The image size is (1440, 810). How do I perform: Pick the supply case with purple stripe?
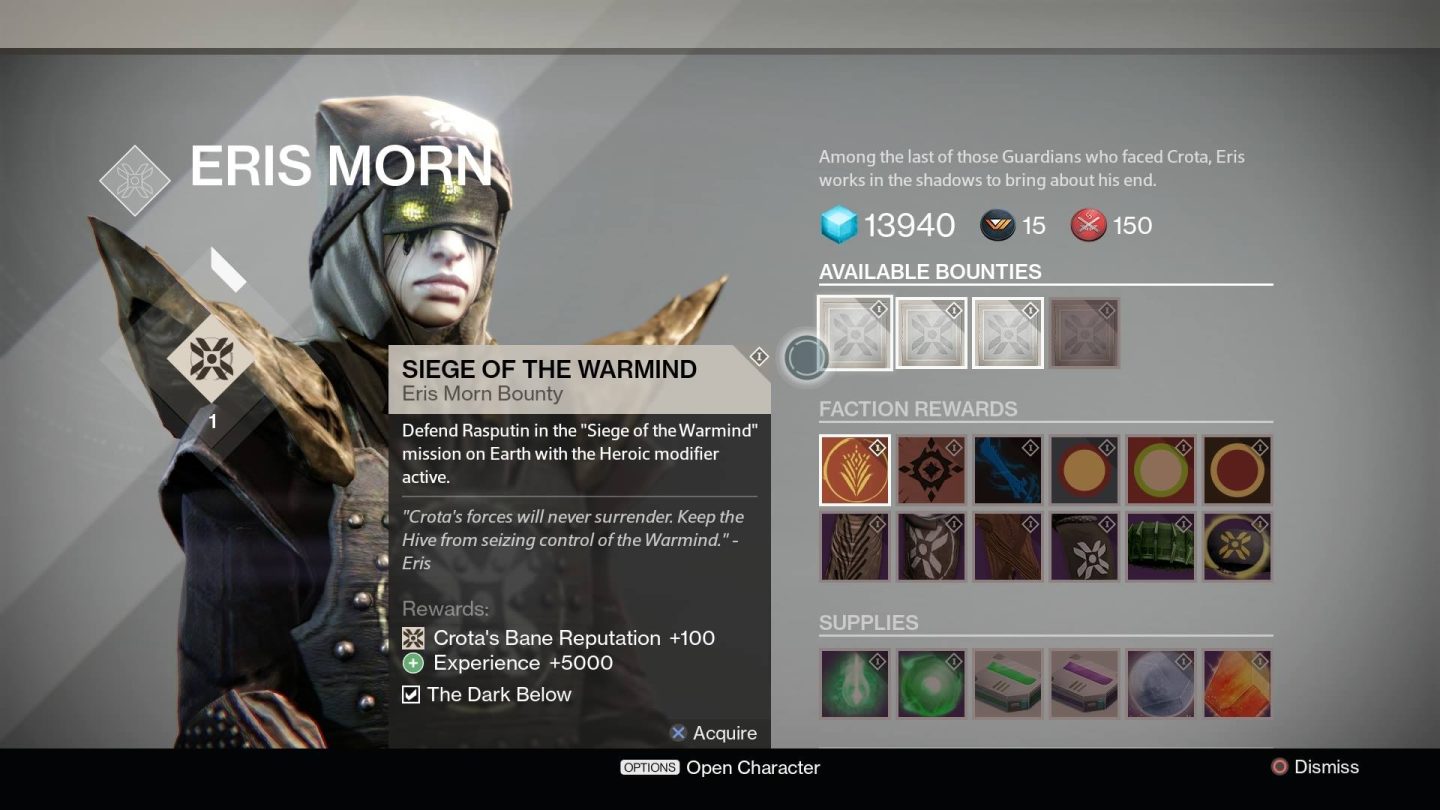pyautogui.click(x=1085, y=684)
